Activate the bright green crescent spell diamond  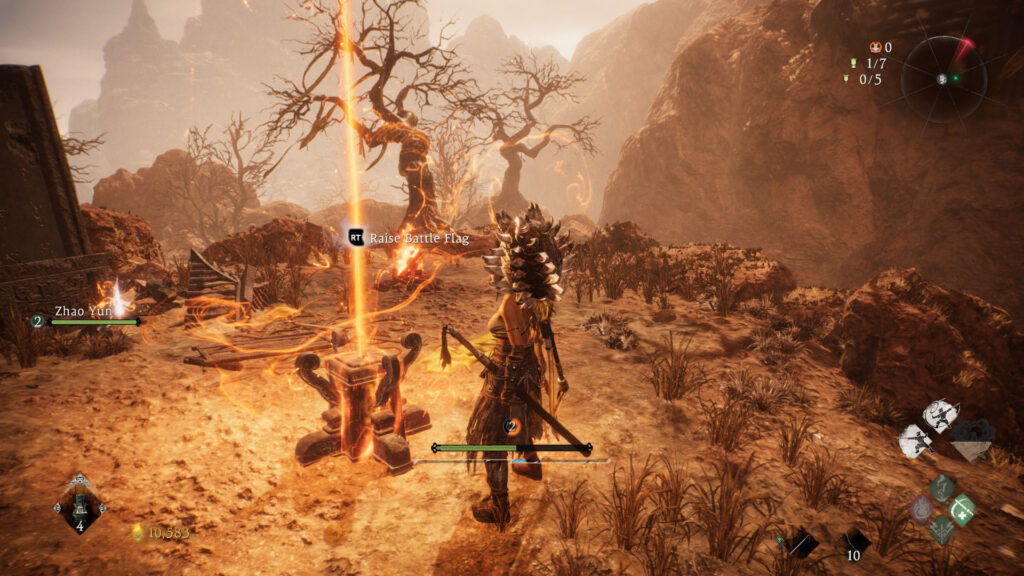962,509
